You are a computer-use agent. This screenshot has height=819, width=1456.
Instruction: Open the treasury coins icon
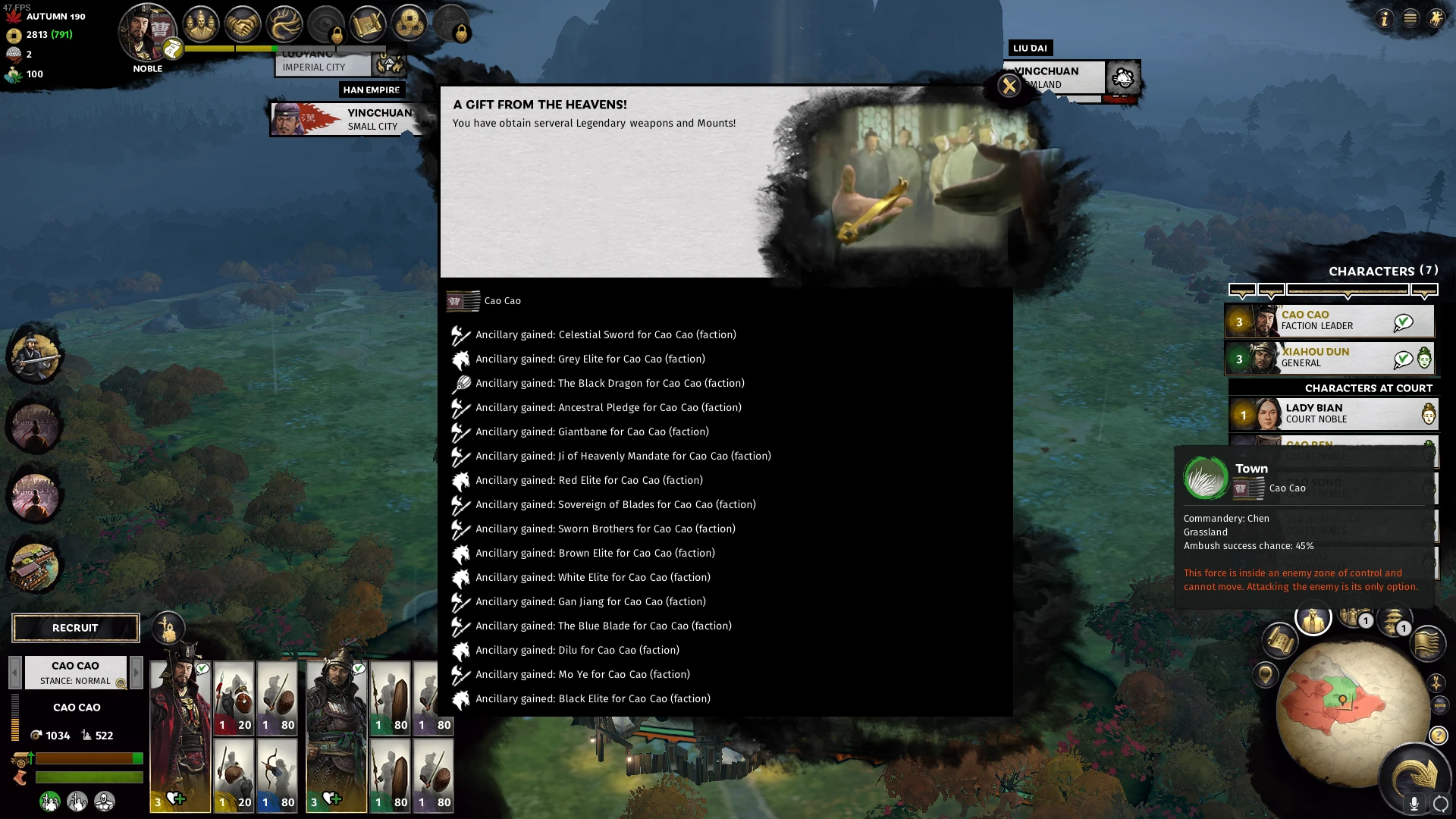409,25
